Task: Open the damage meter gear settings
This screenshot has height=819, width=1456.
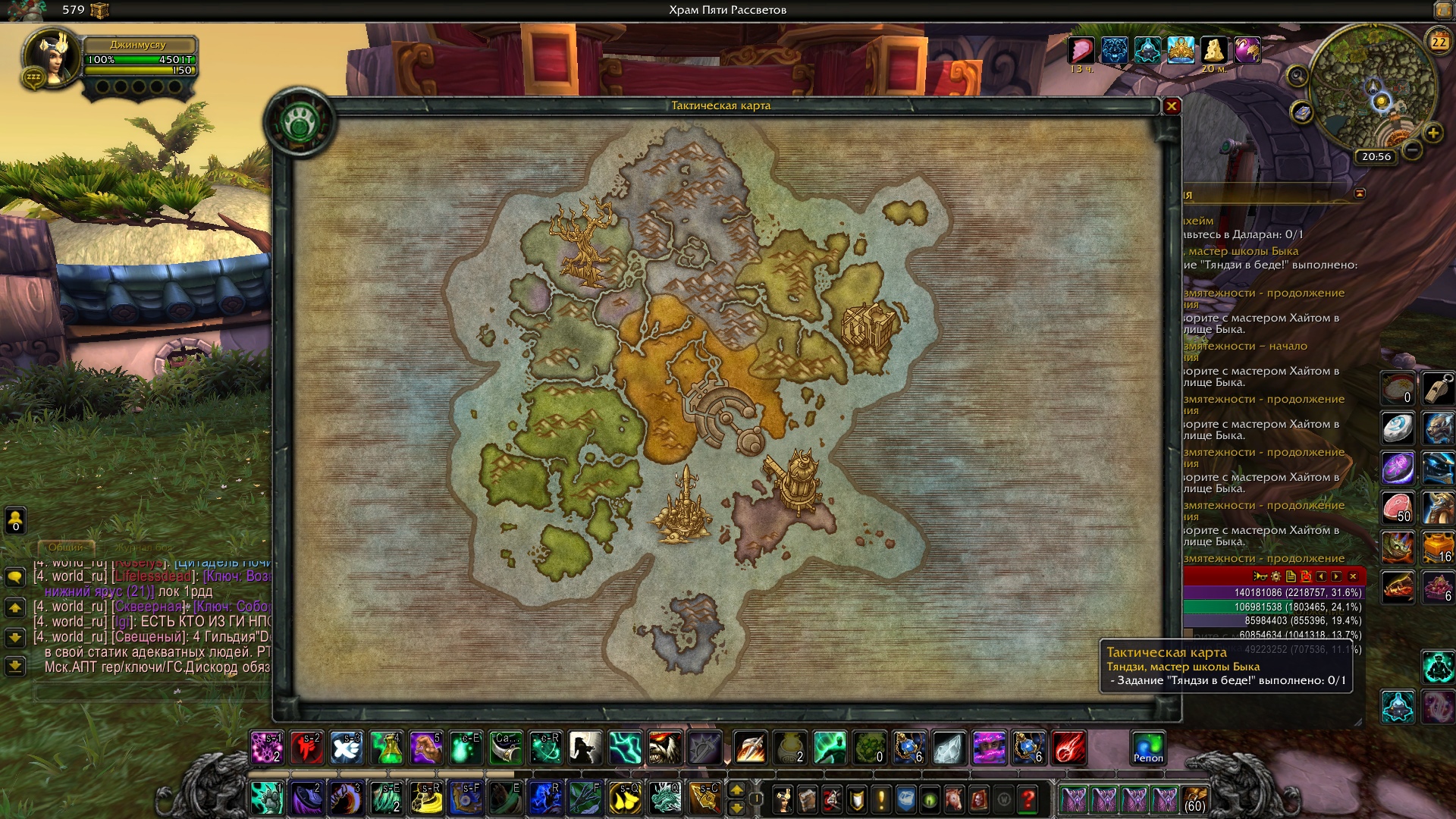Action: coord(1276,576)
